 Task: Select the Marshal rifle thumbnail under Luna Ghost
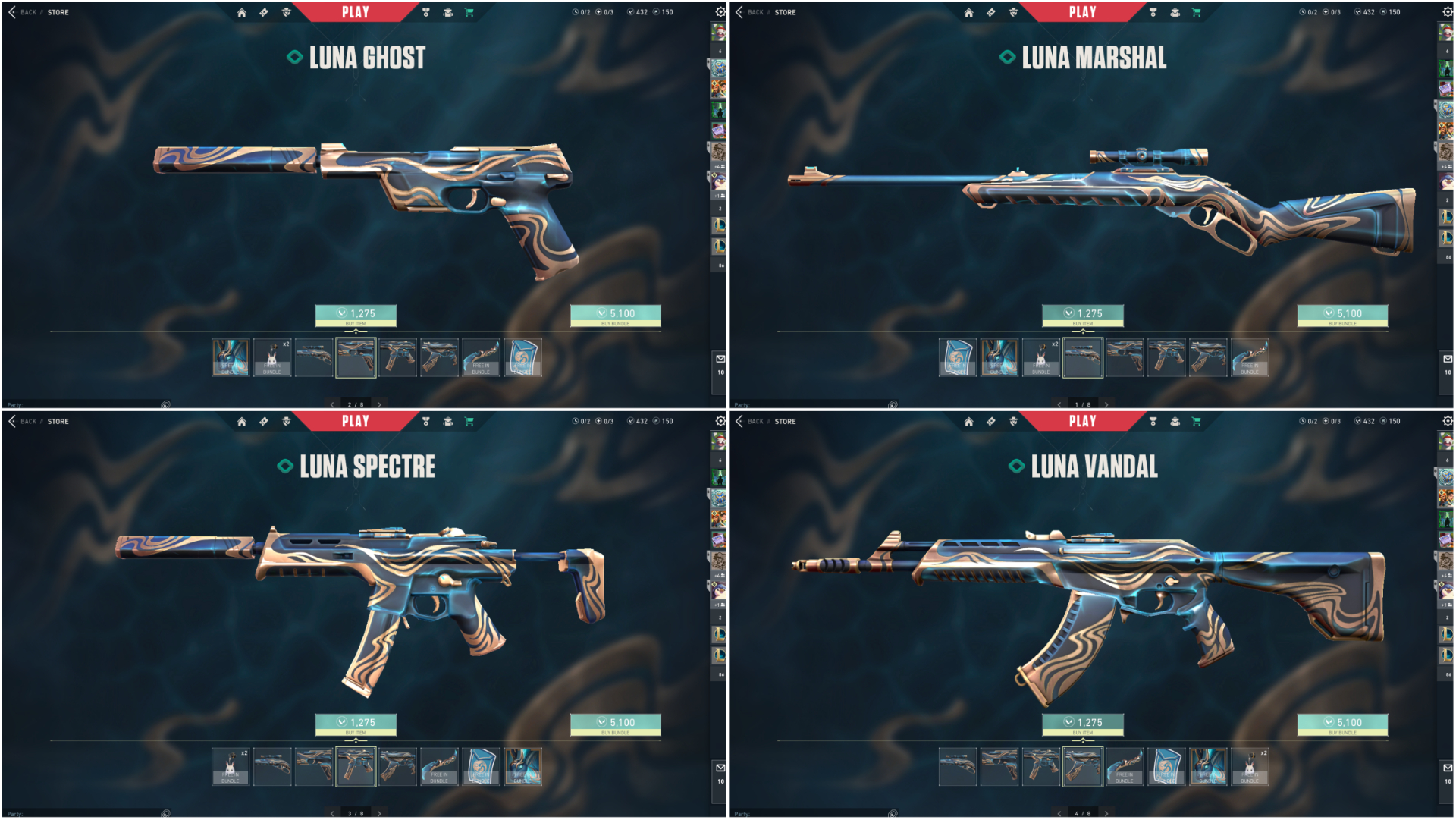coord(314,358)
